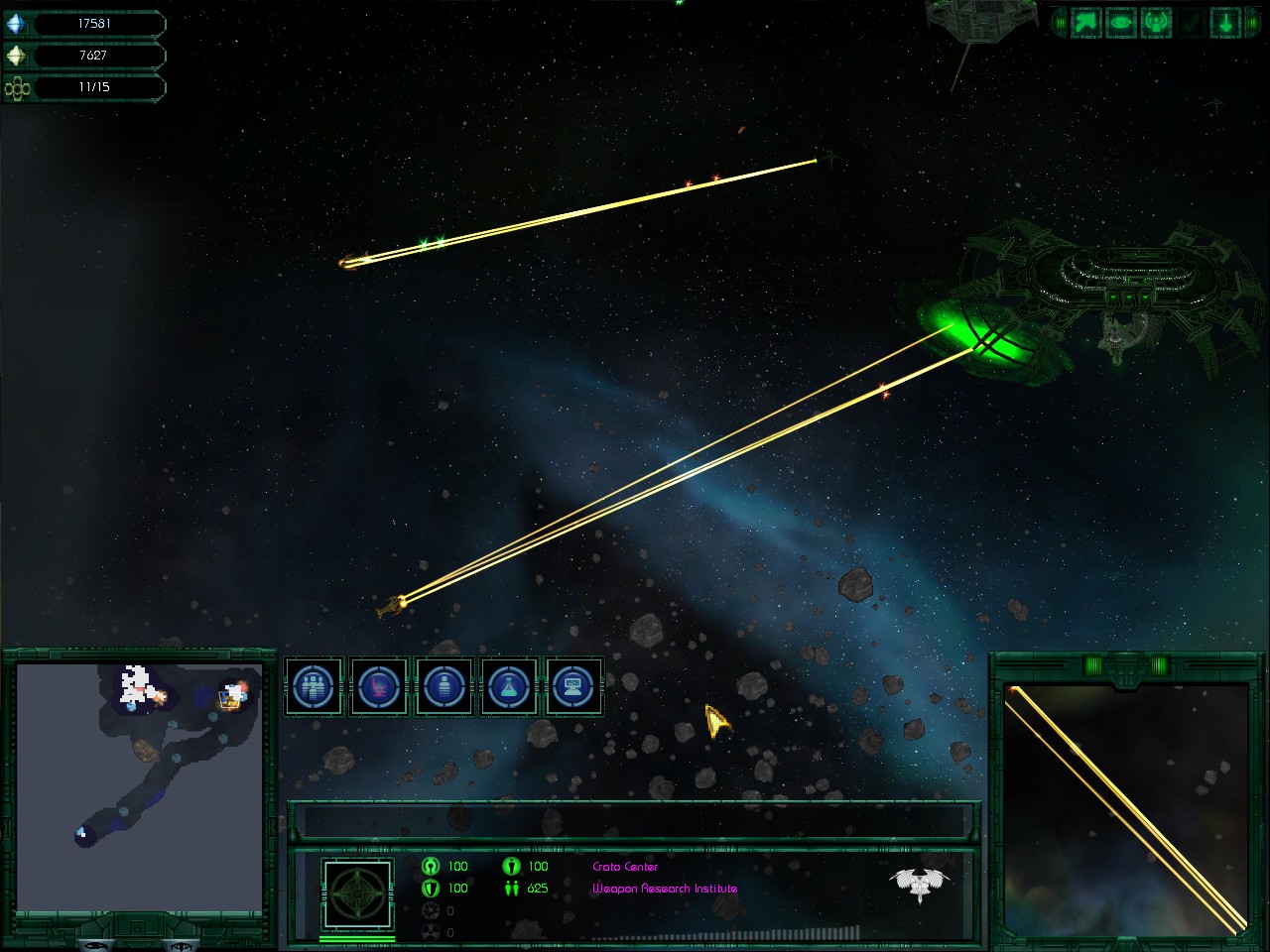Click the cinematic view window with yellow beams
Image resolution: width=1270 pixels, height=952 pixels.
coord(1126,808)
